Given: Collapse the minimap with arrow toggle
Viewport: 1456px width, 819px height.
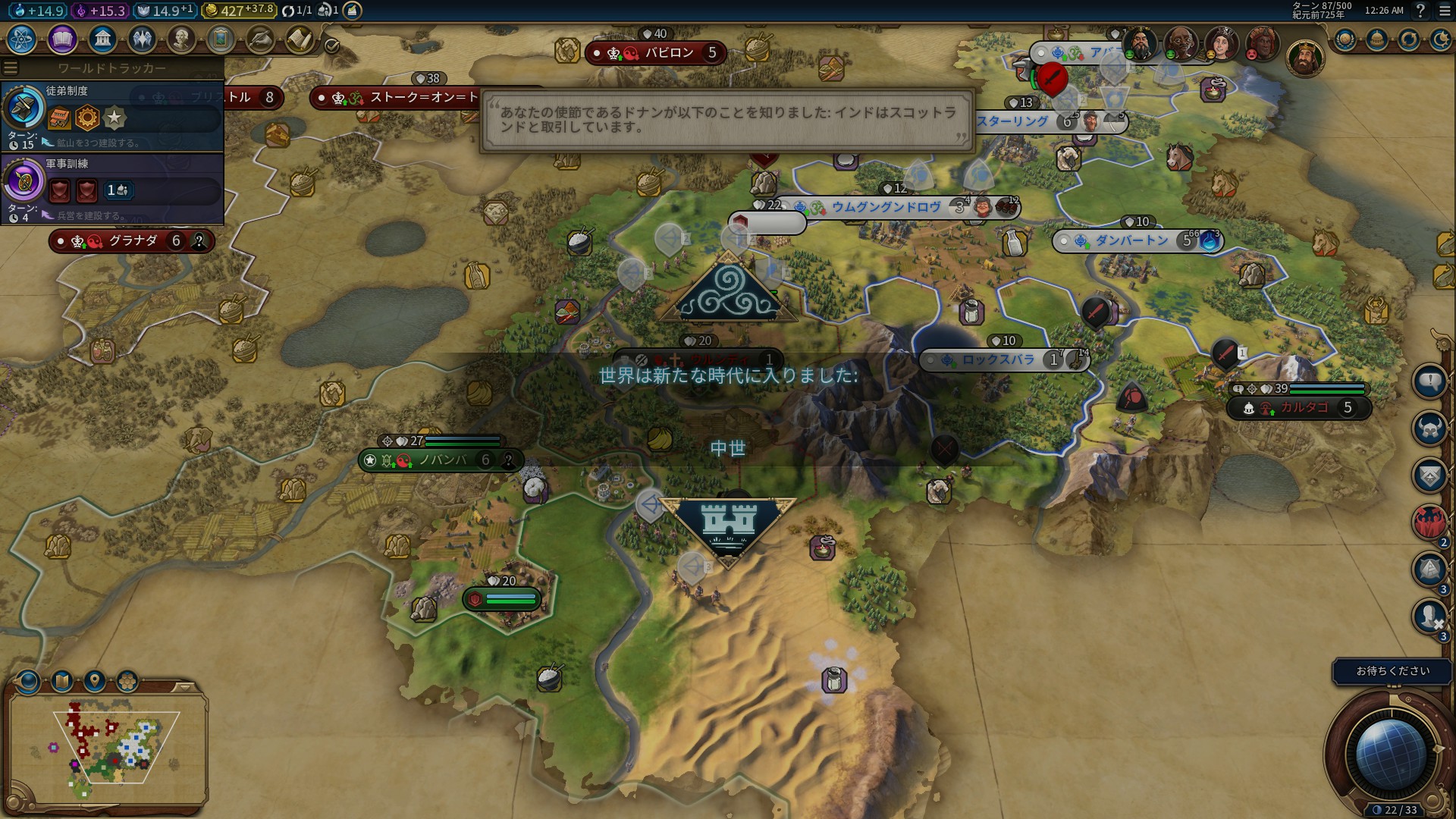Looking at the screenshot, I should (x=184, y=687).
